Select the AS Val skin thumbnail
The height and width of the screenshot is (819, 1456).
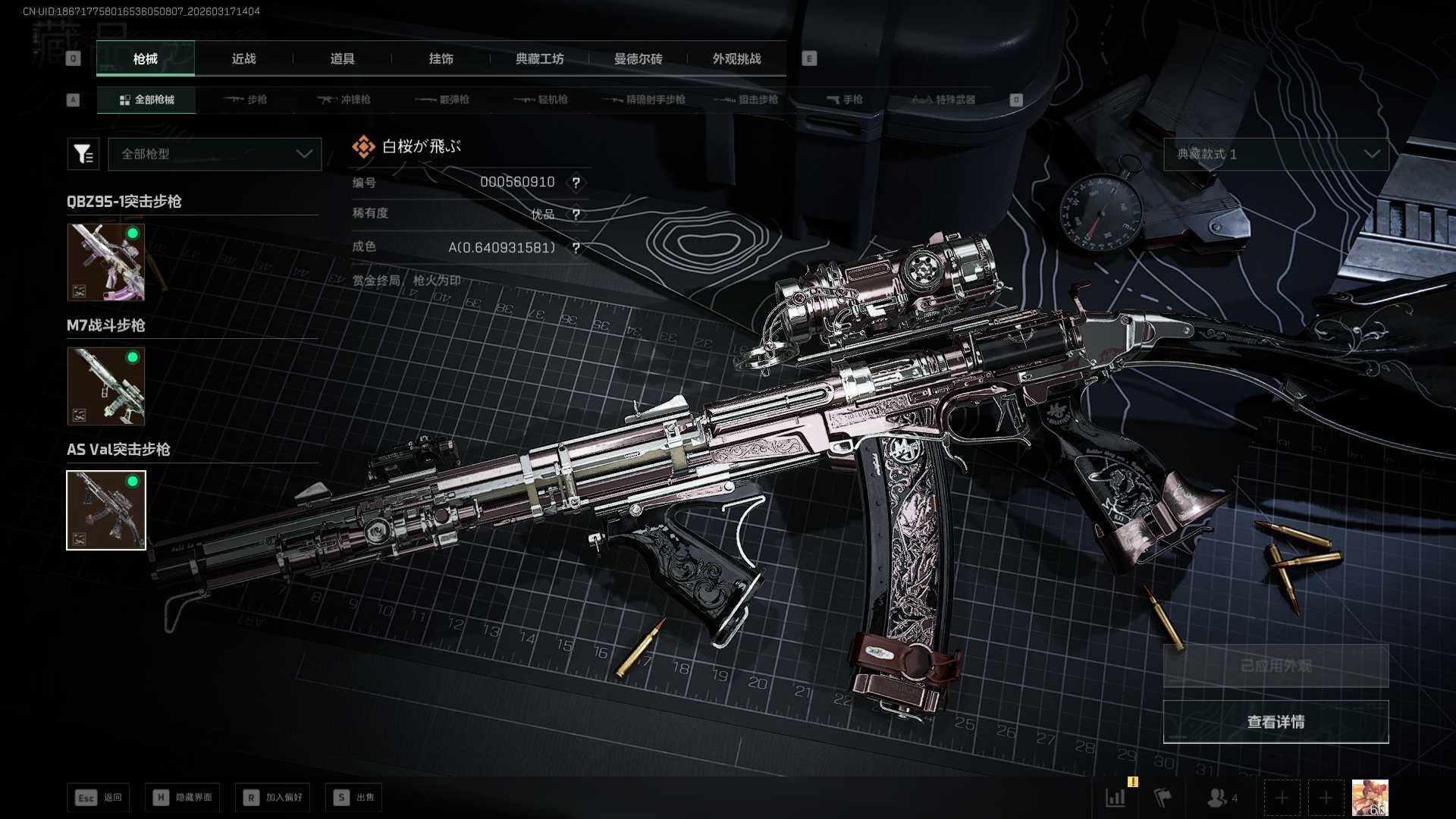coord(106,510)
